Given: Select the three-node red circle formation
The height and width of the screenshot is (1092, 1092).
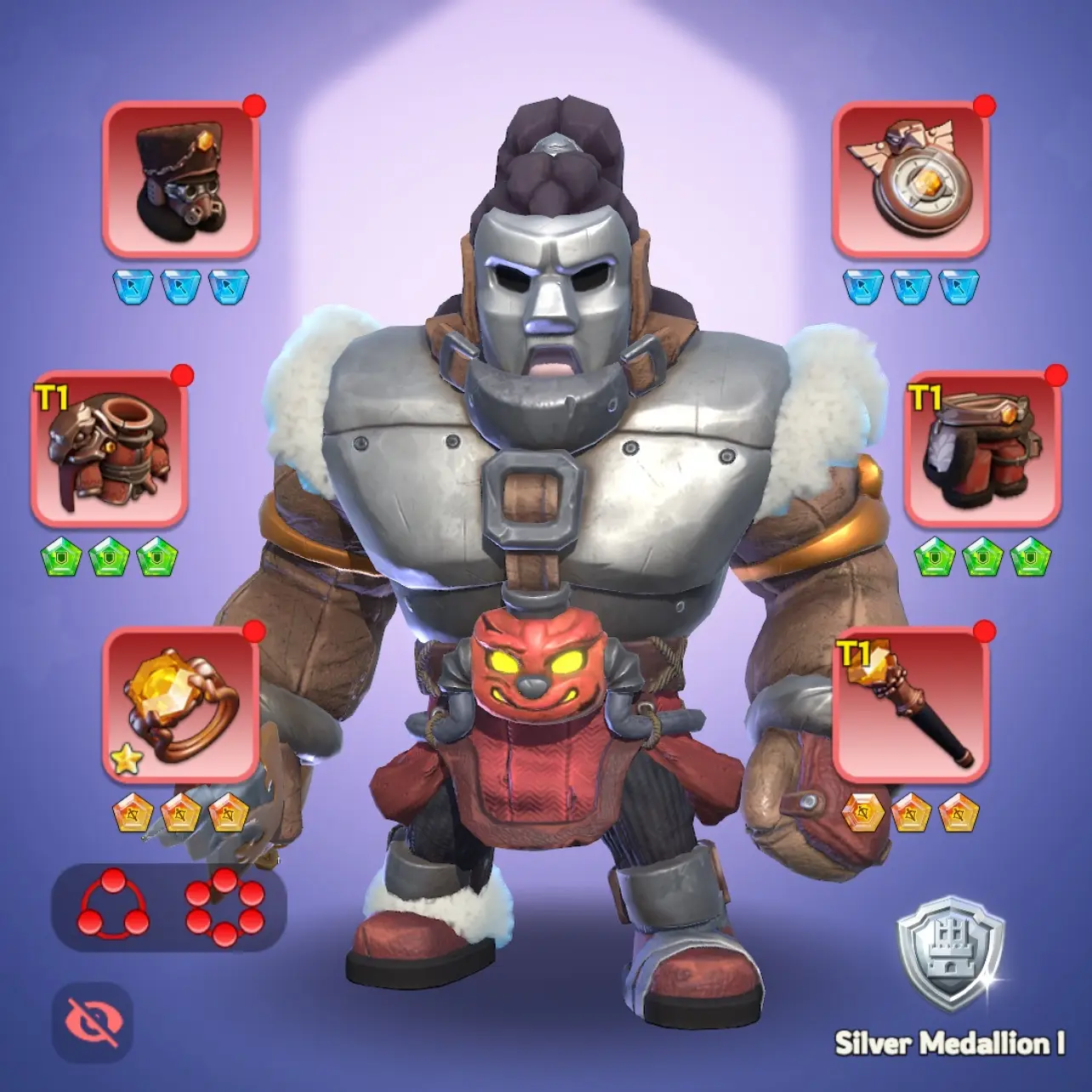Looking at the screenshot, I should coord(113,908).
